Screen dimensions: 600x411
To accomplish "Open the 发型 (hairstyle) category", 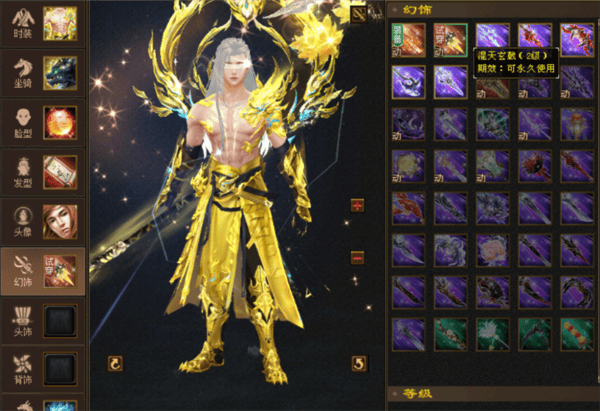I will click(21, 170).
